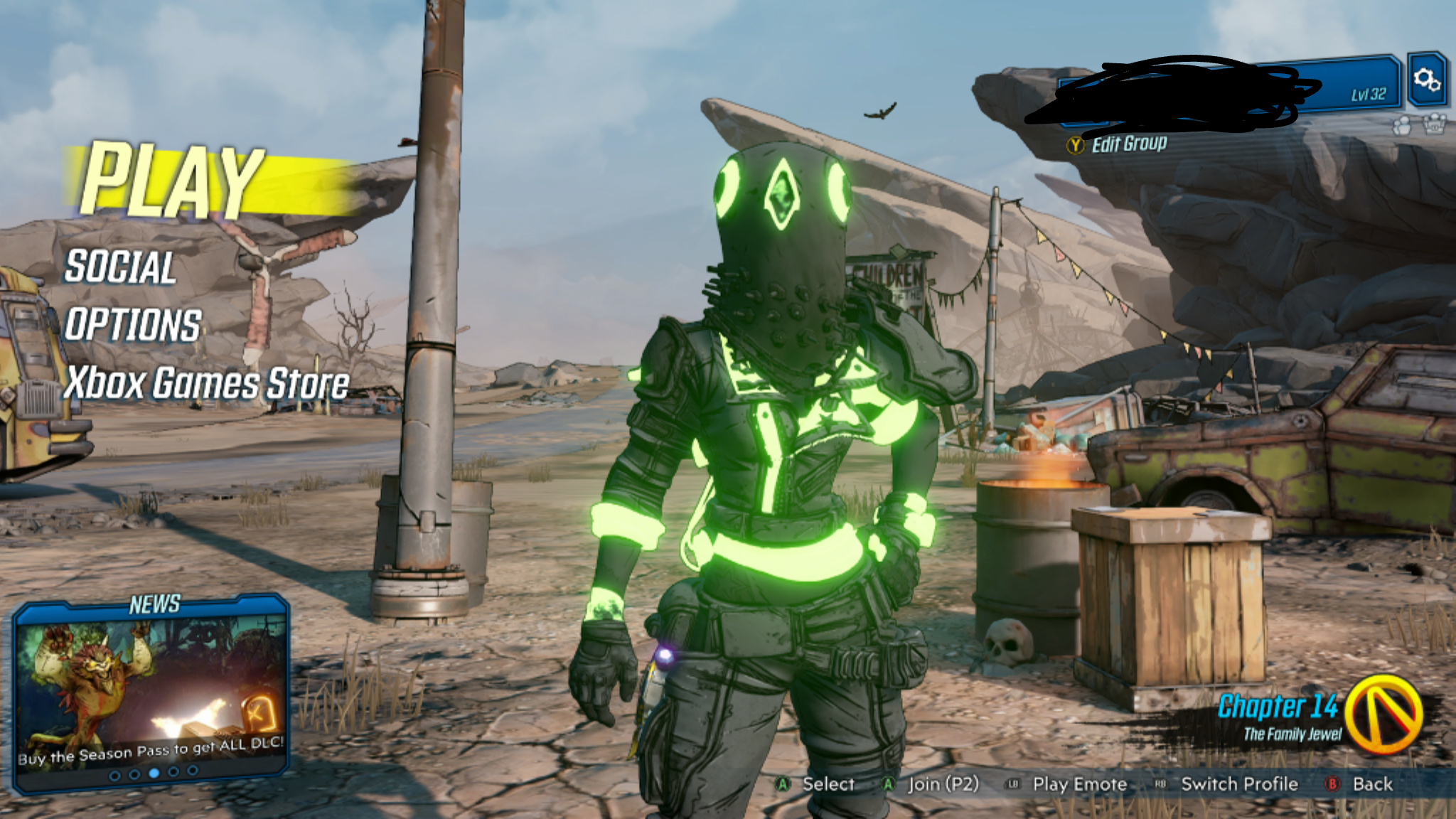Click the LB Play Emote icon
Image resolution: width=1456 pixels, height=819 pixels.
[1014, 785]
